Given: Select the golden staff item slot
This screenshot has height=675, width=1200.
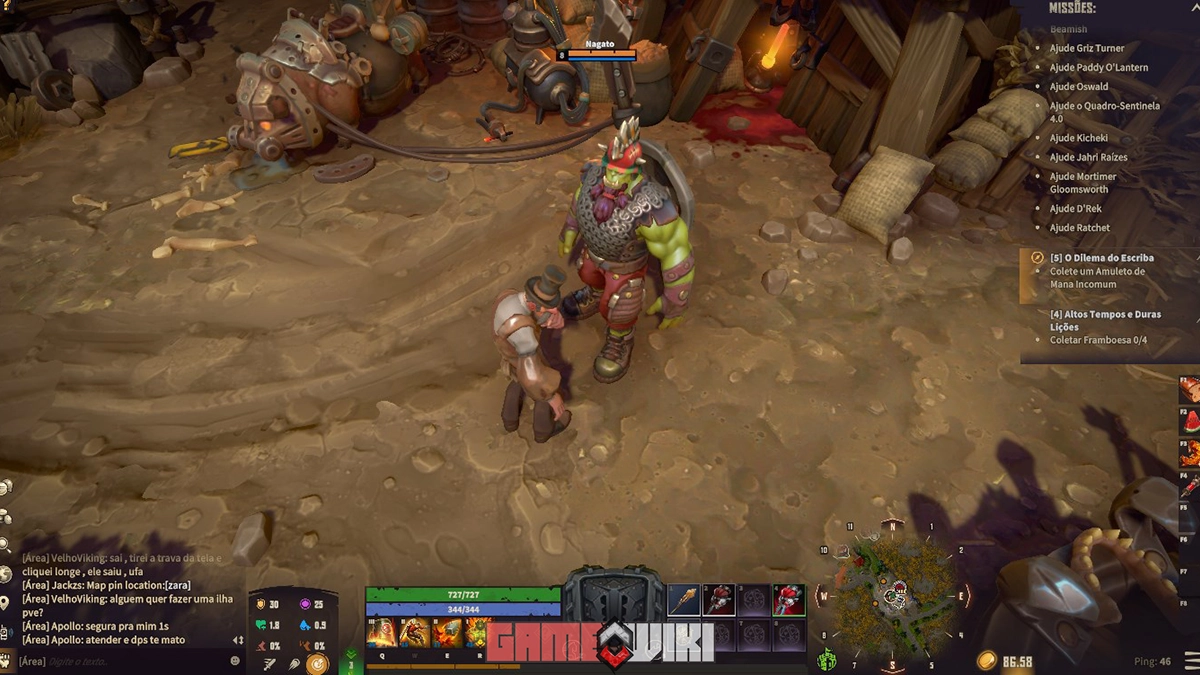Looking at the screenshot, I should (x=684, y=600).
